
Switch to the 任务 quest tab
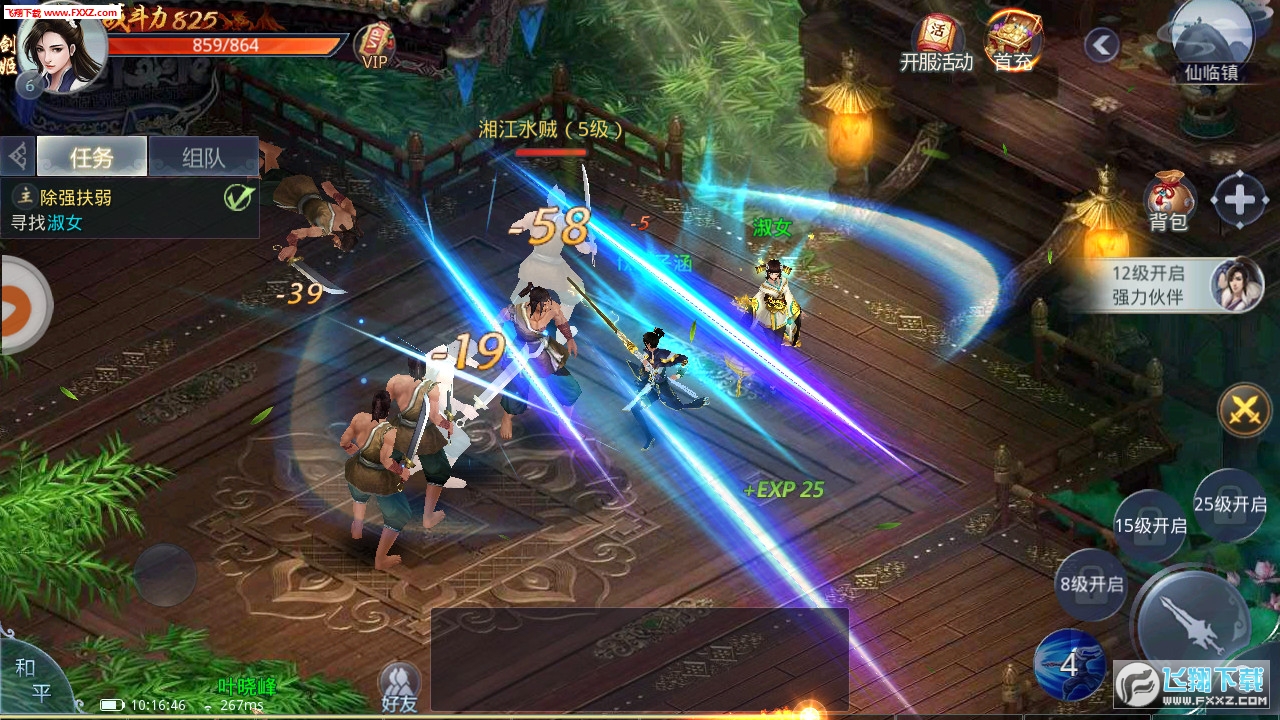[92, 157]
